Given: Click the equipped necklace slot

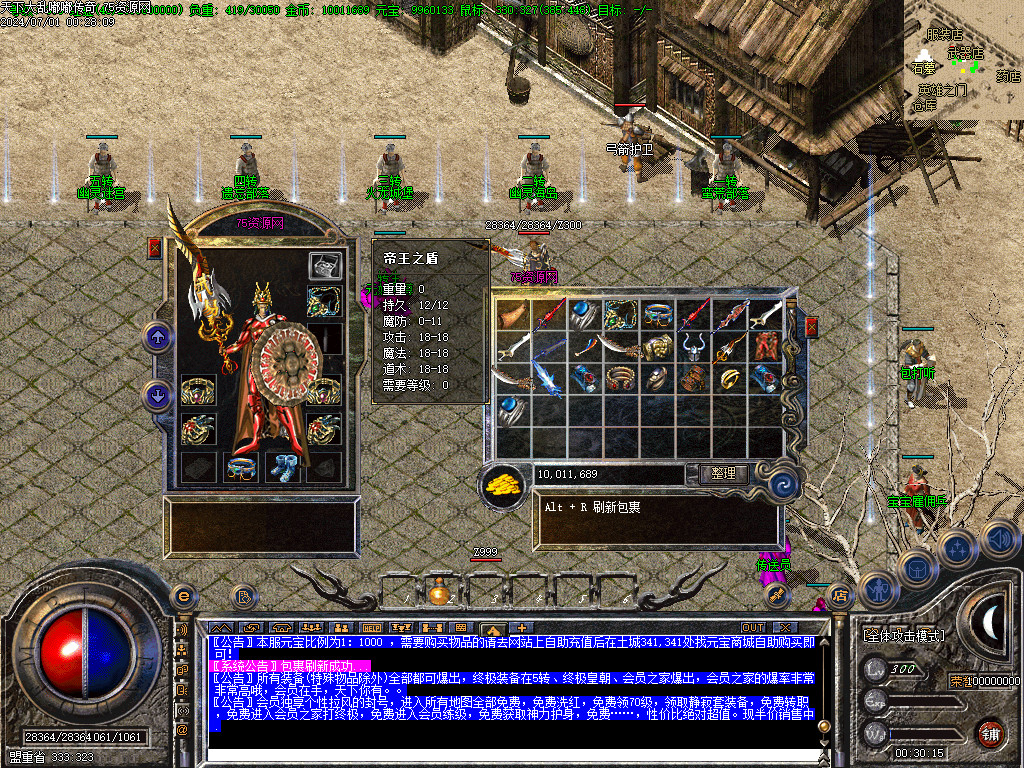Looking at the screenshot, I should click(x=324, y=301).
